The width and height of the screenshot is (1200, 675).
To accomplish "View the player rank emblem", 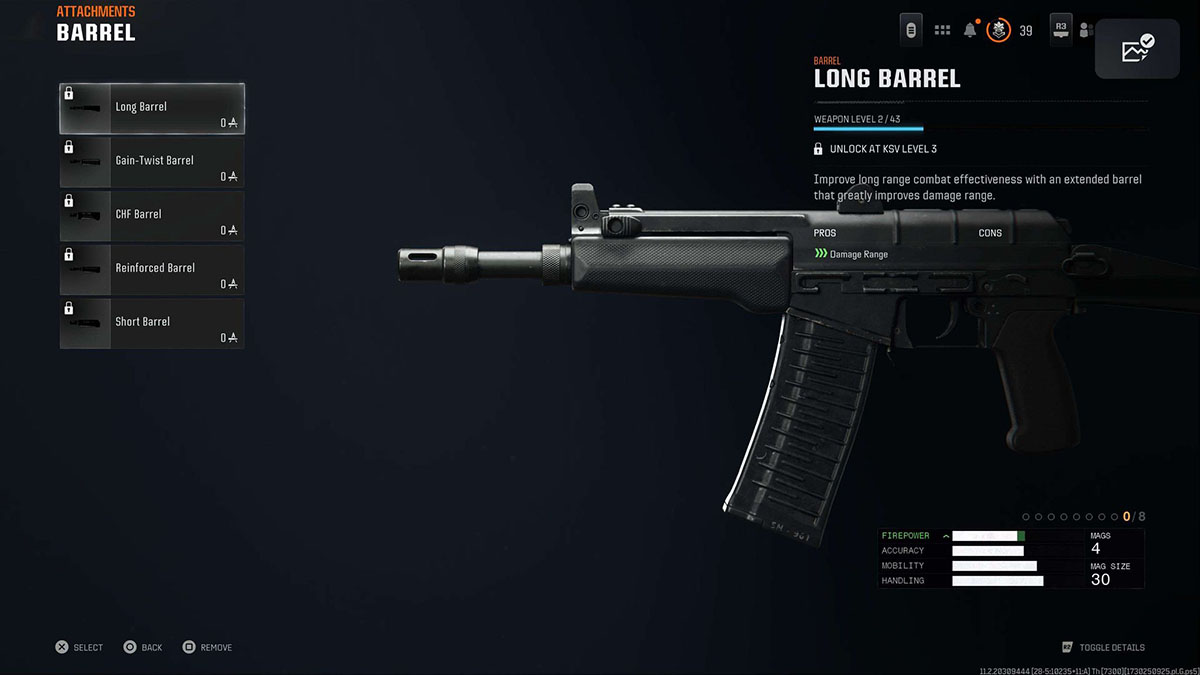I will point(998,30).
